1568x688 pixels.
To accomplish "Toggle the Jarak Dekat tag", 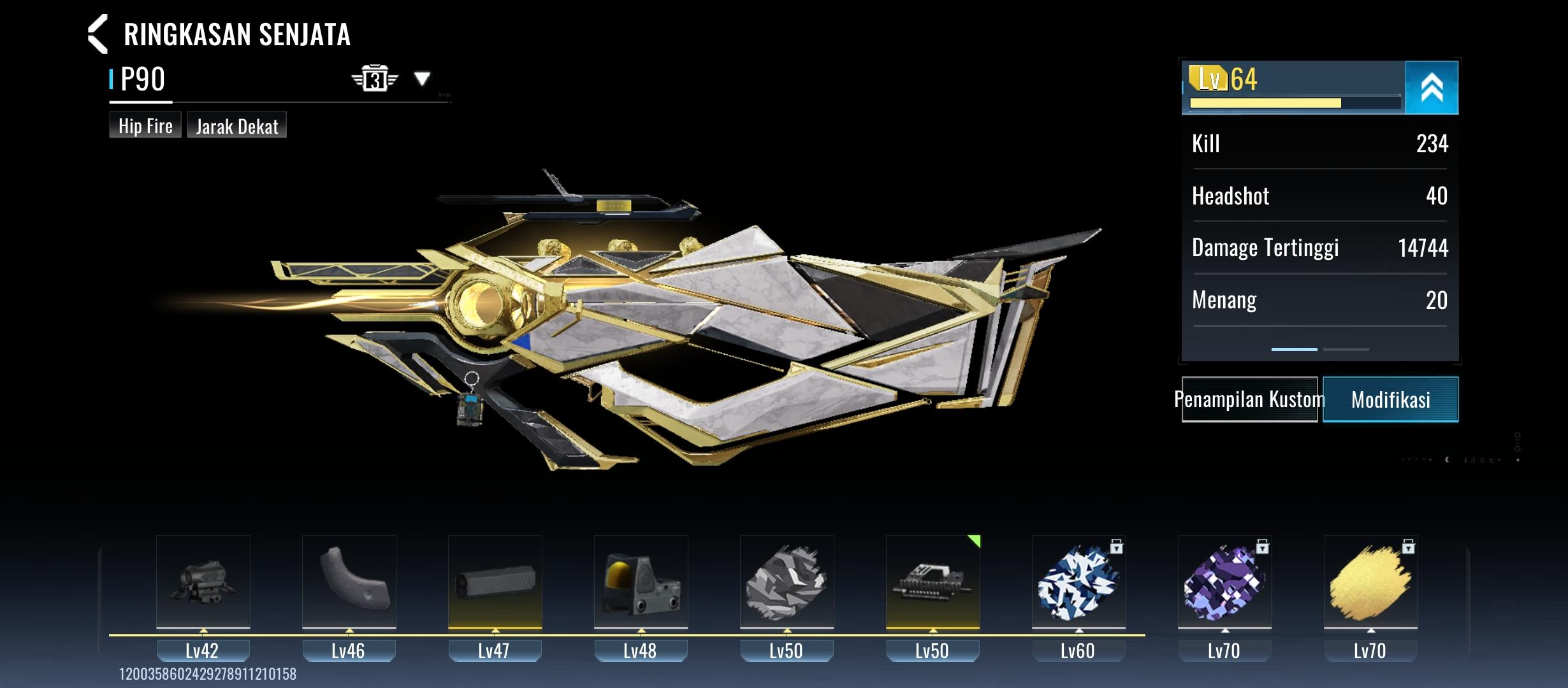I will [236, 125].
